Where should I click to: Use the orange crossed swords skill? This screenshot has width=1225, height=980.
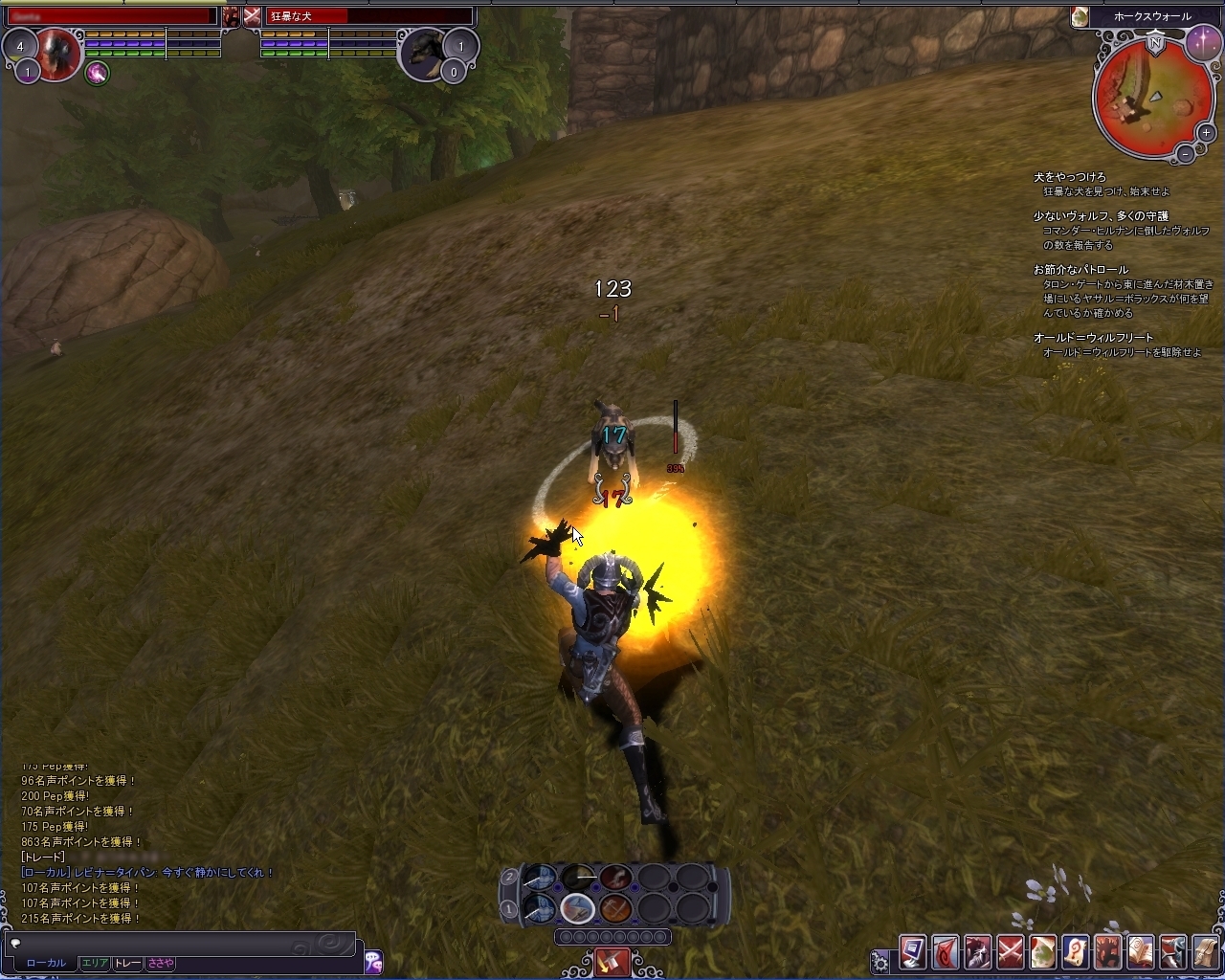click(x=615, y=907)
